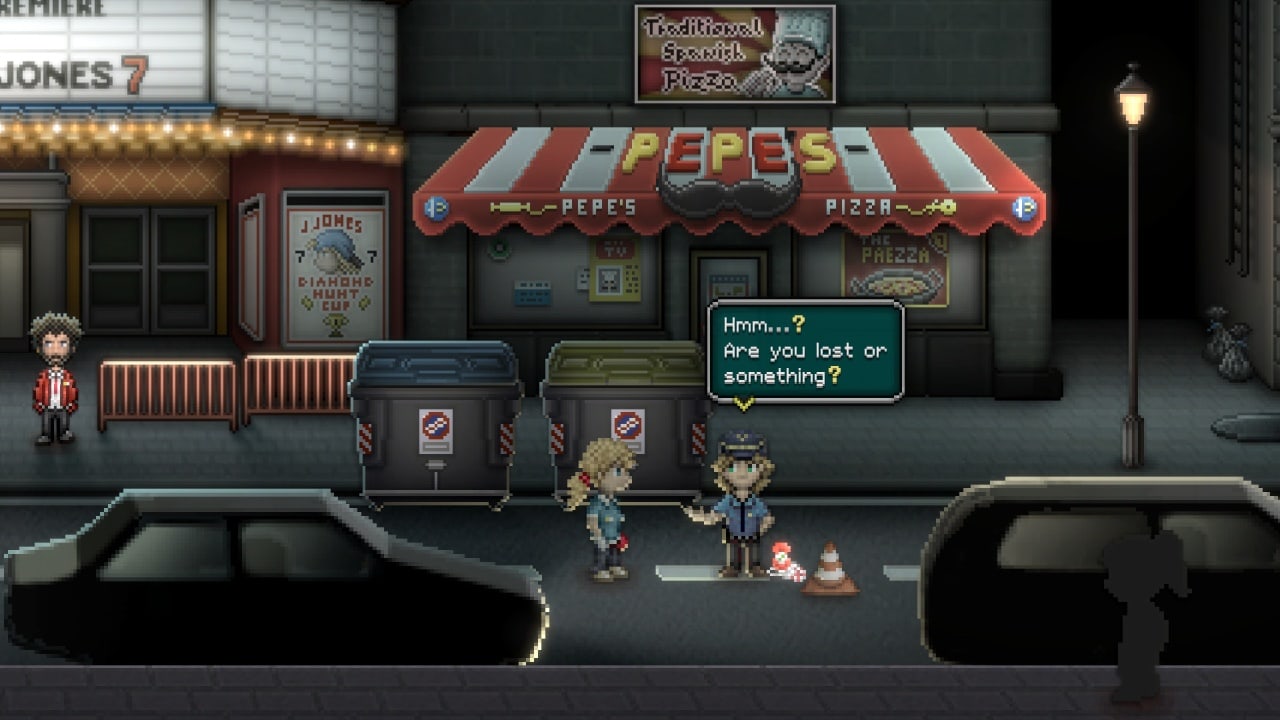The width and height of the screenshot is (1280, 720).
Task: Advance the "Are you lost or something?" dialogue bubble
Action: 805,351
